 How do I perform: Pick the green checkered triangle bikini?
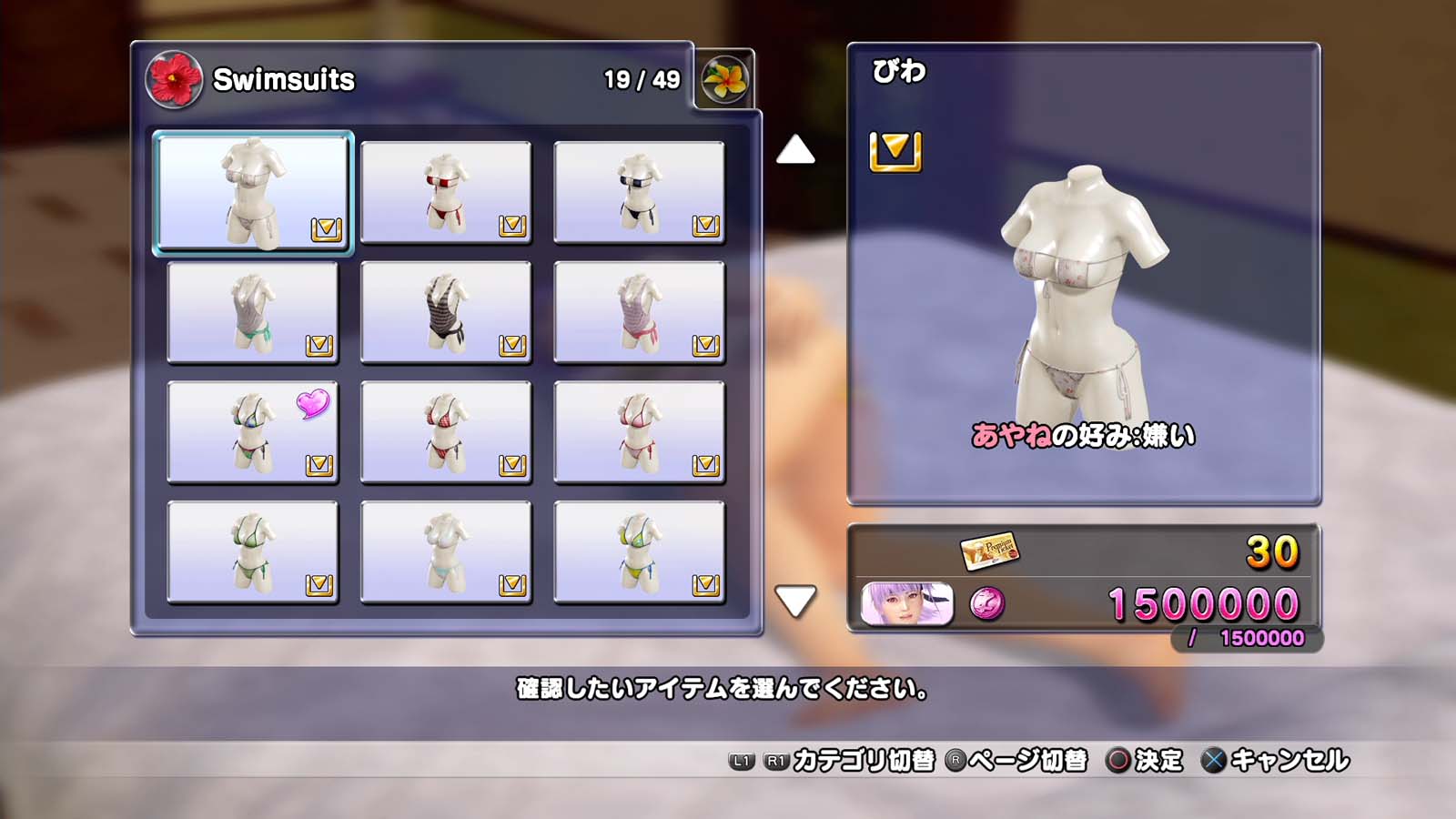point(253,552)
